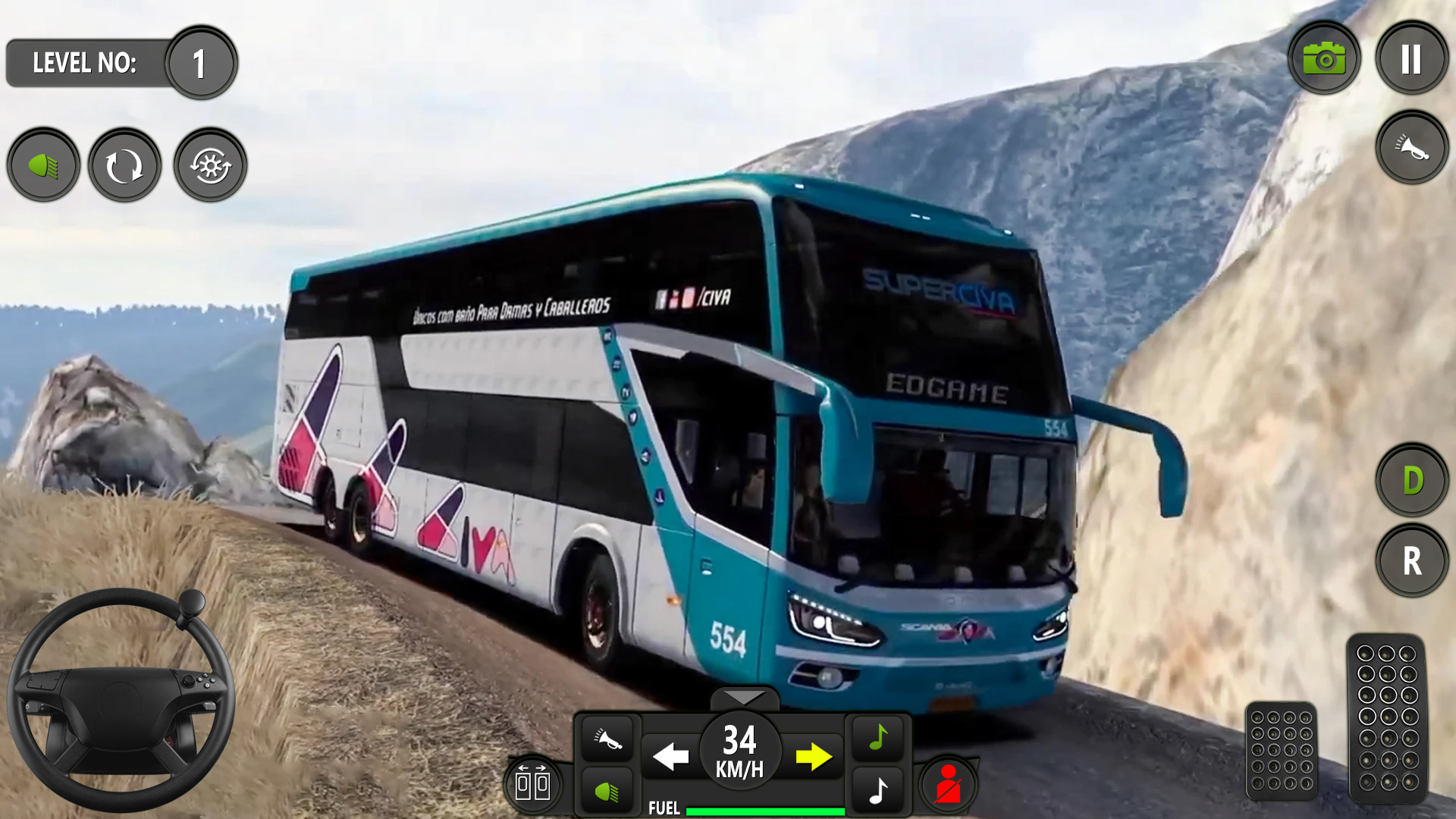The width and height of the screenshot is (1456, 819).
Task: Mute the music with the green note toggle
Action: pyautogui.click(x=877, y=734)
